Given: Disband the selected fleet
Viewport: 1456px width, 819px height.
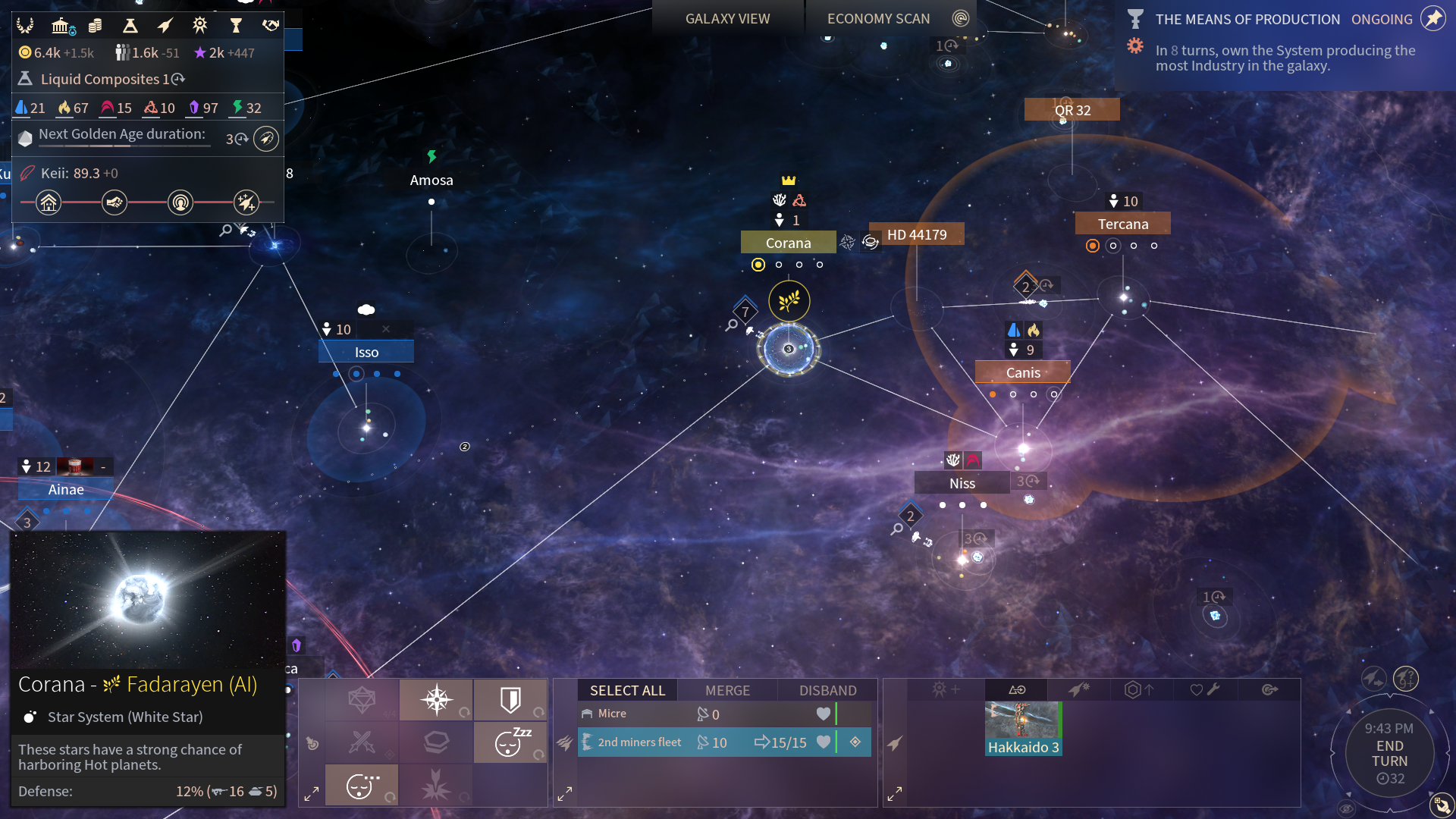Looking at the screenshot, I should pyautogui.click(x=827, y=690).
